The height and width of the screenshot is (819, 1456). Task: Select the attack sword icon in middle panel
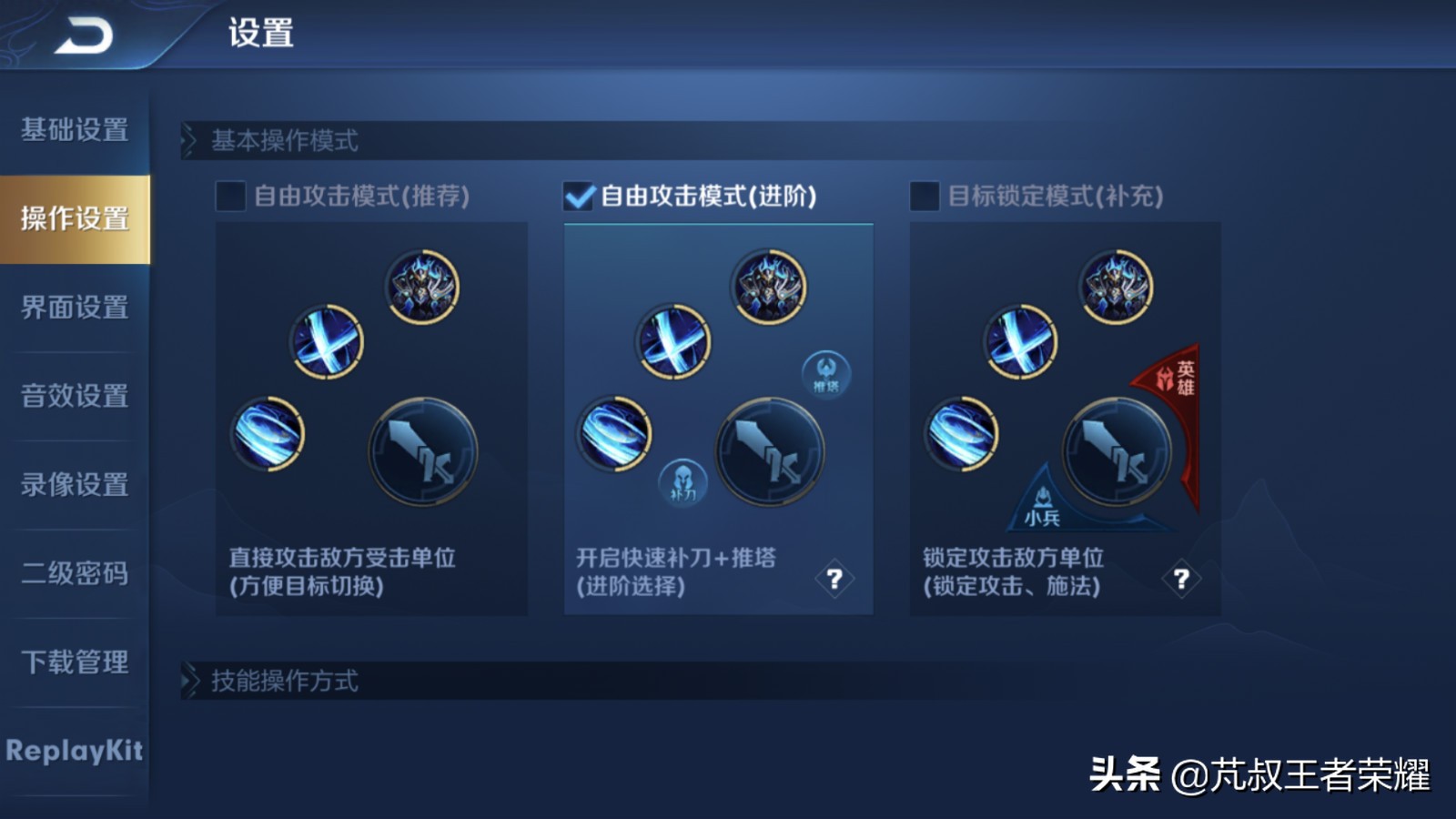coord(769,450)
